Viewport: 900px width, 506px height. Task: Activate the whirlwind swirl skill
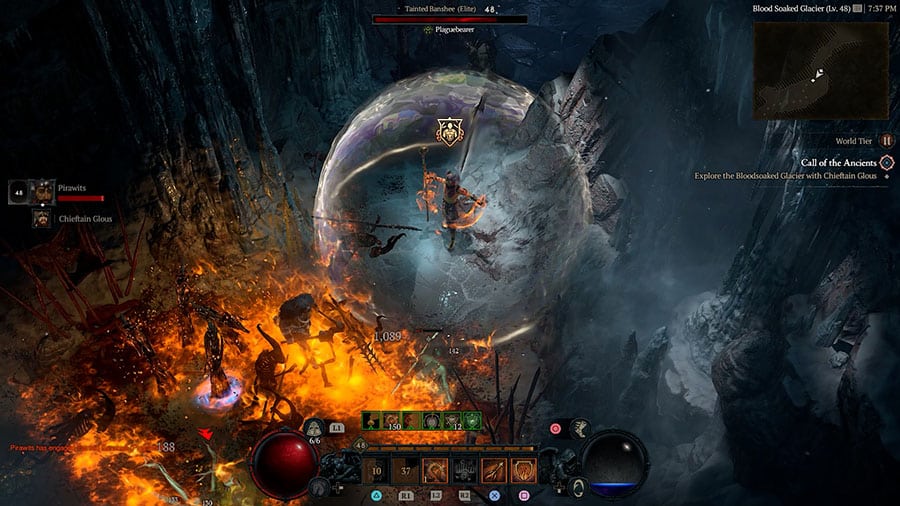[435, 470]
